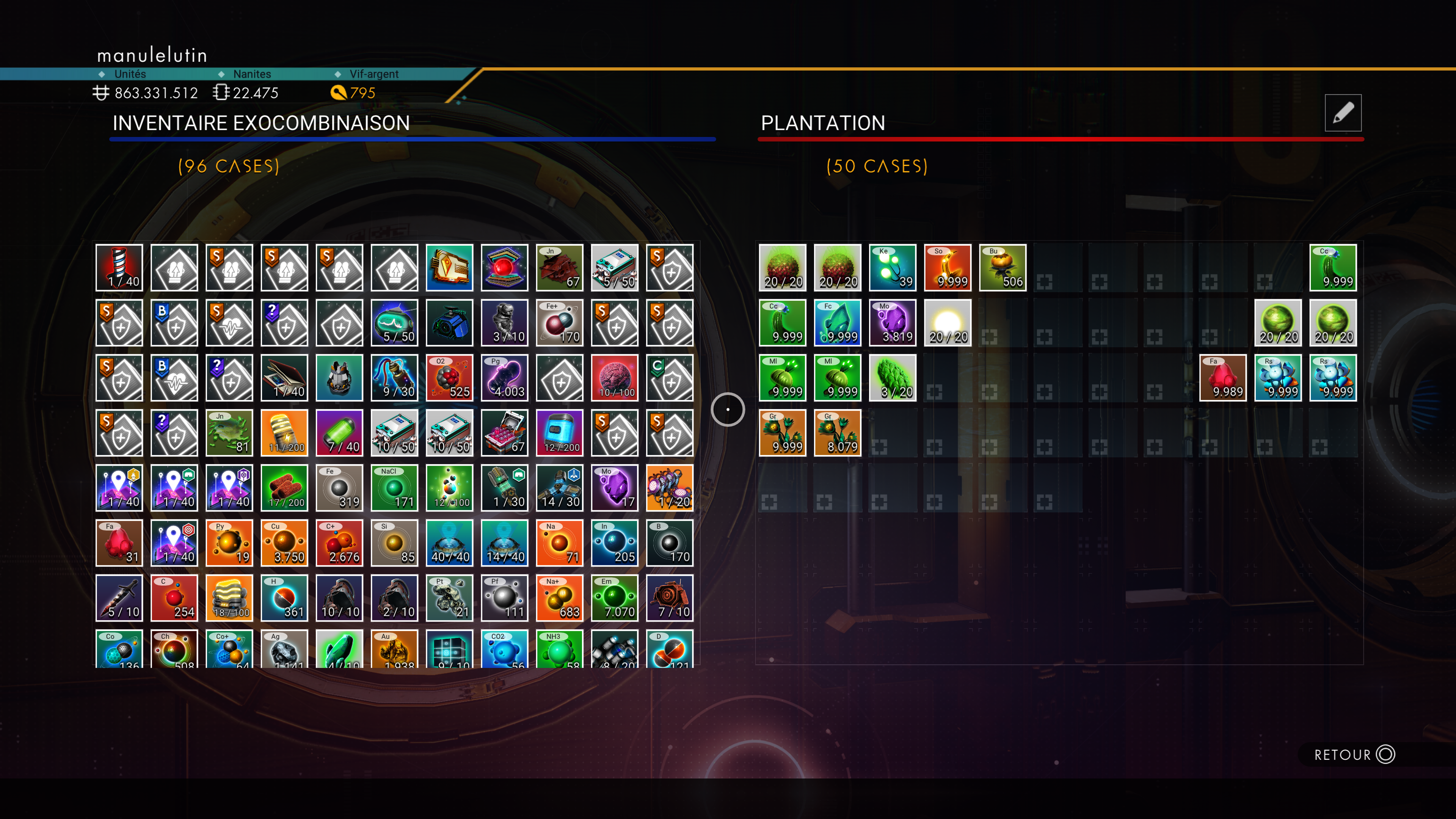
Task: Select the O2 oxygen stack of 525
Action: pyautogui.click(x=449, y=378)
